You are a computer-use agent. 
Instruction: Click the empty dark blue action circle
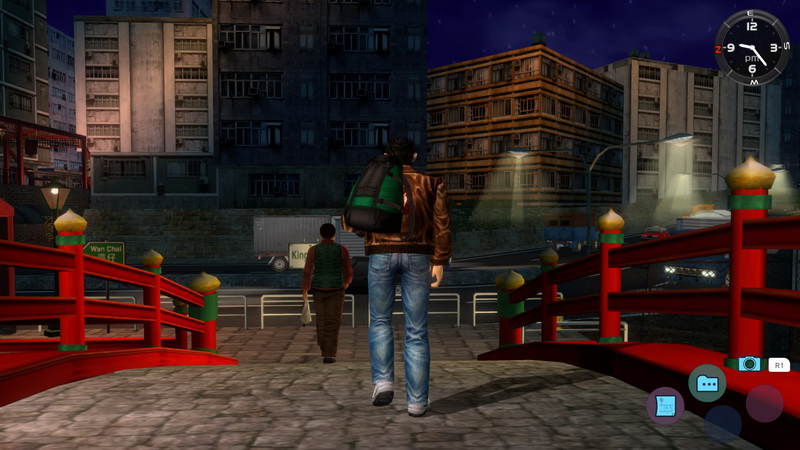(x=722, y=422)
